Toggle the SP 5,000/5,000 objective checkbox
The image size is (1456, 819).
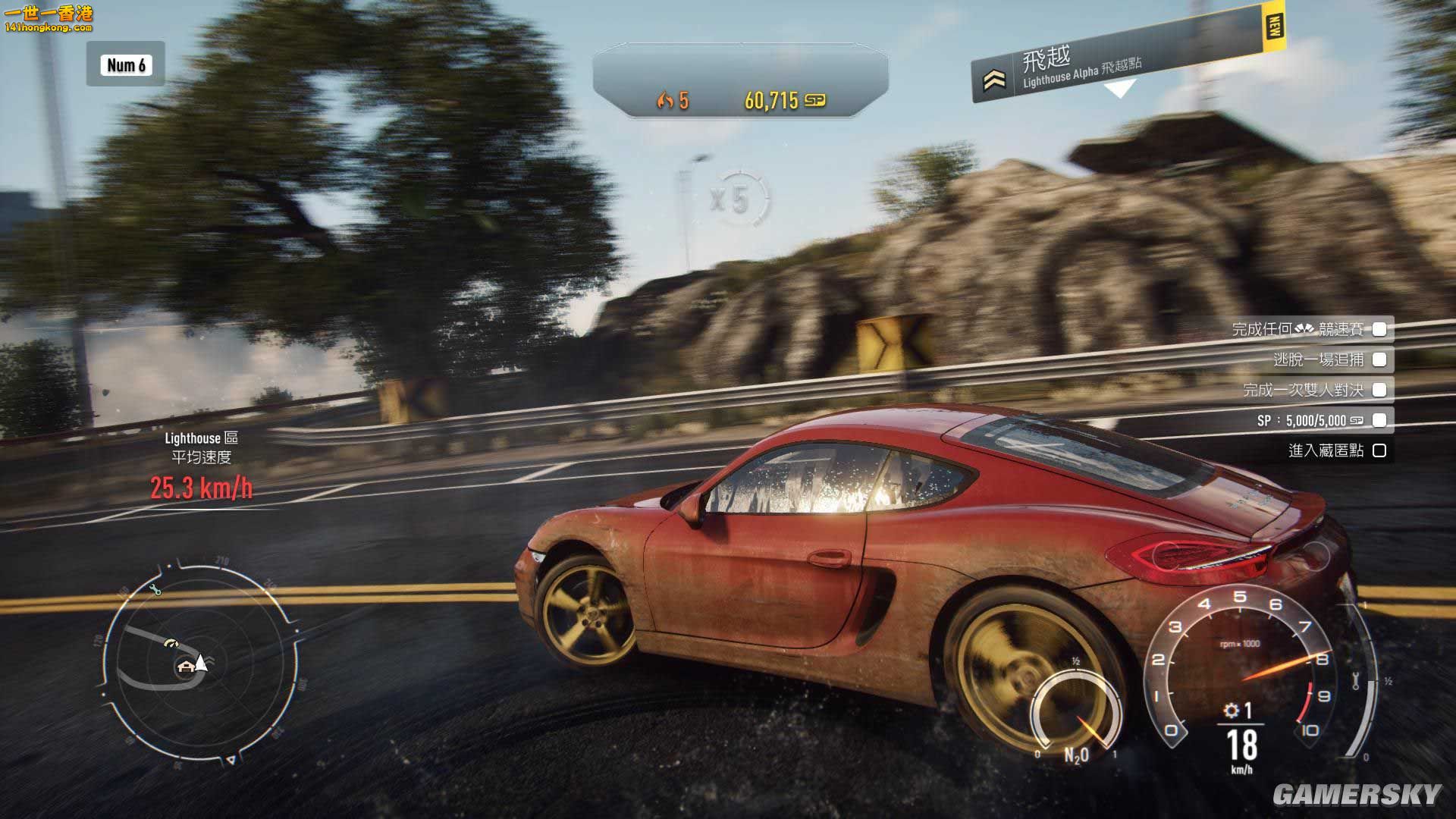tap(1379, 420)
